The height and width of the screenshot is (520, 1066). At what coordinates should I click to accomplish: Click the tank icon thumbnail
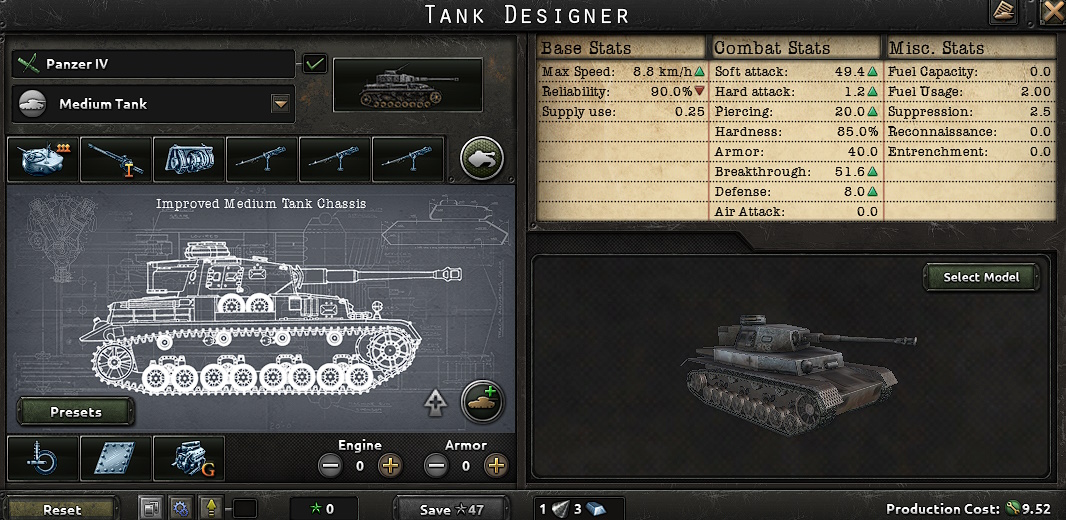pyautogui.click(x=407, y=85)
